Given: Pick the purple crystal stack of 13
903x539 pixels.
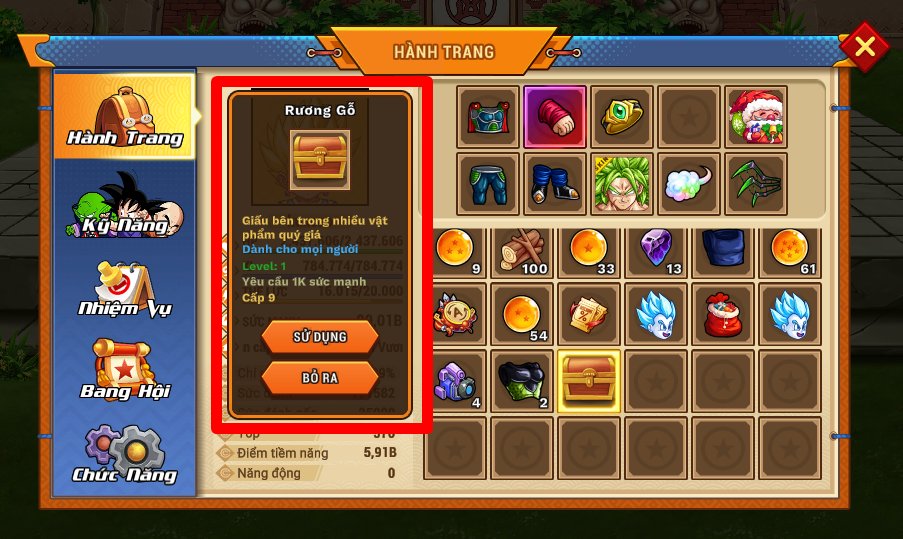Looking at the screenshot, I should (658, 252).
